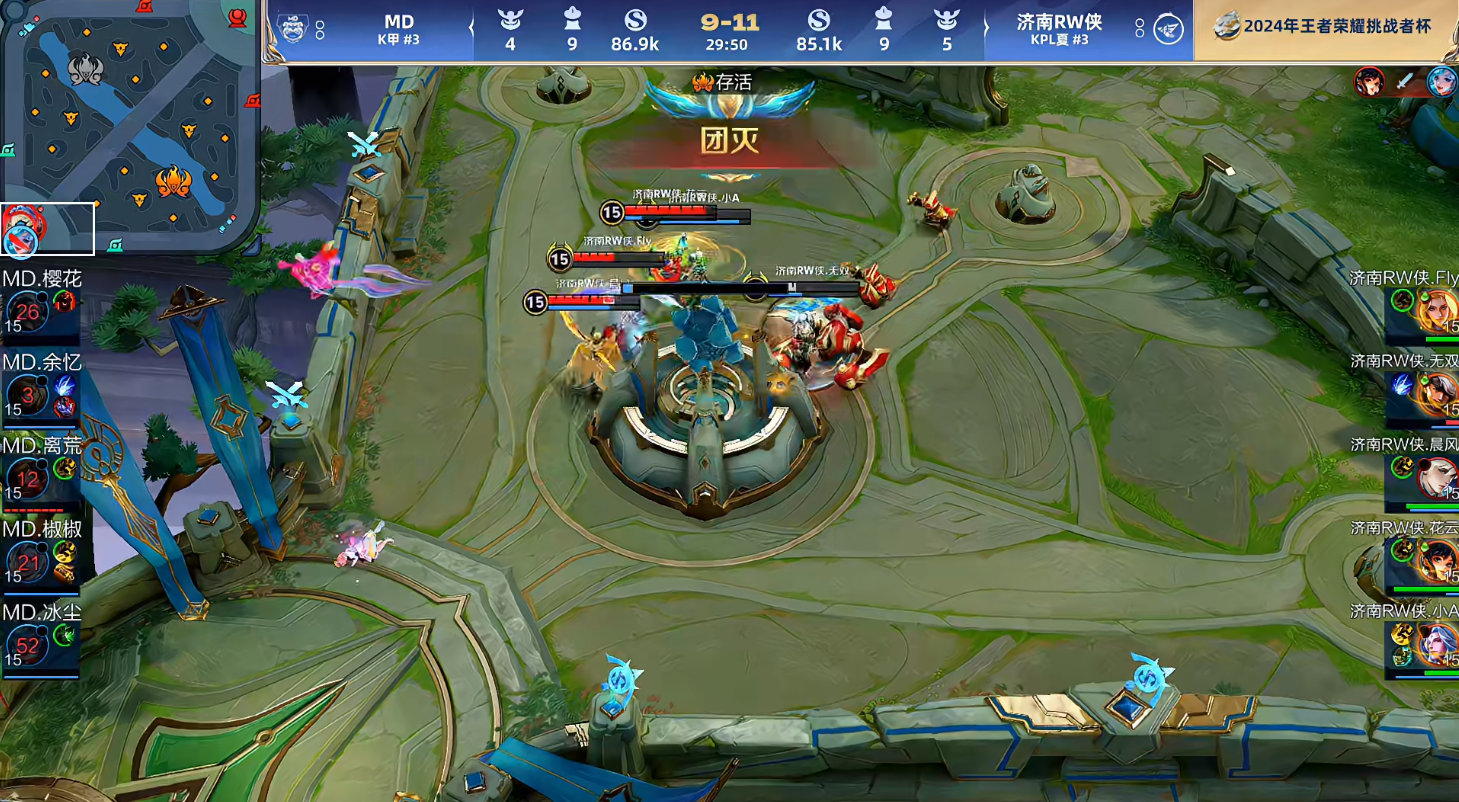Open the 2024年王者荣耀挑战者杯 tournament banner
1459x802 pixels.
[1326, 27]
